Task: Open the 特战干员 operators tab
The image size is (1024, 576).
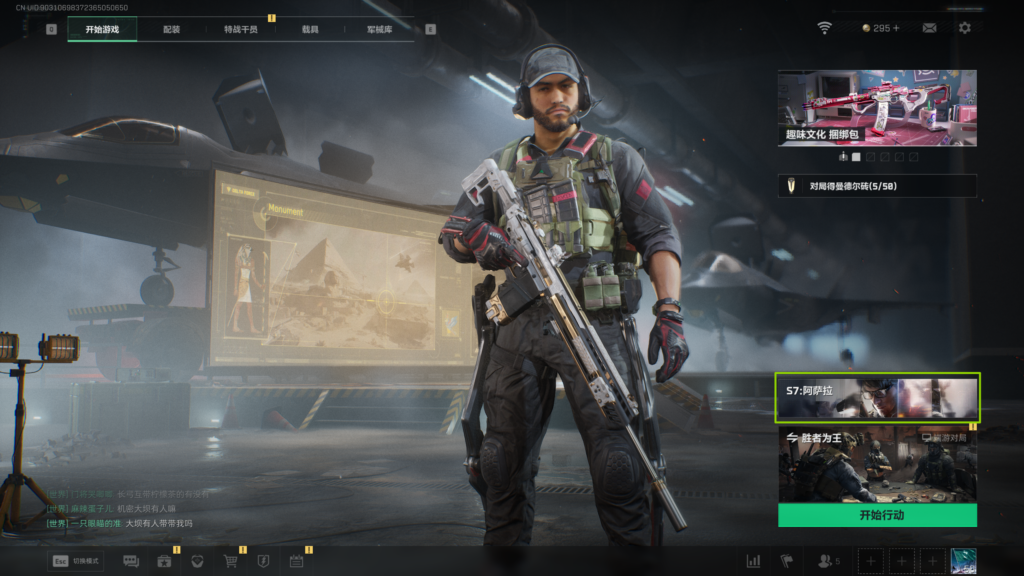Action: (240, 29)
